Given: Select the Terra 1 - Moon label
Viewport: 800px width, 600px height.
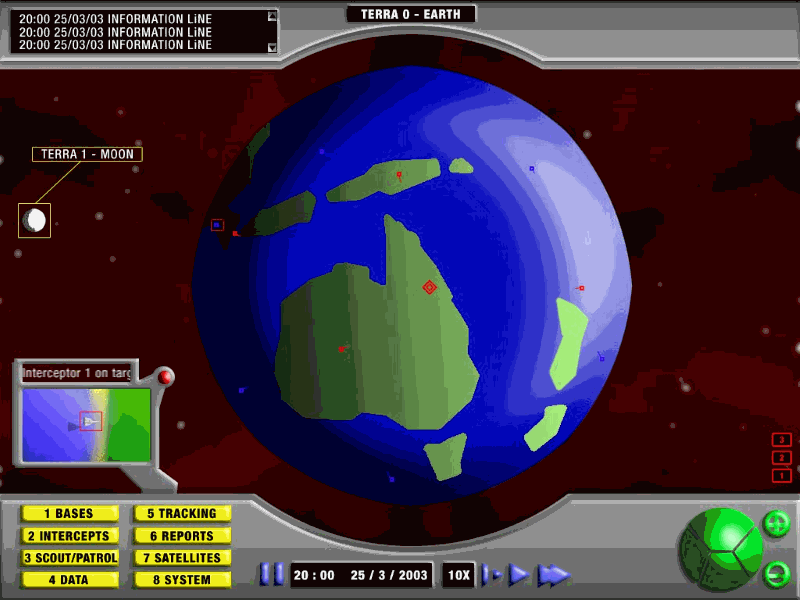Looking at the screenshot, I should (x=87, y=154).
